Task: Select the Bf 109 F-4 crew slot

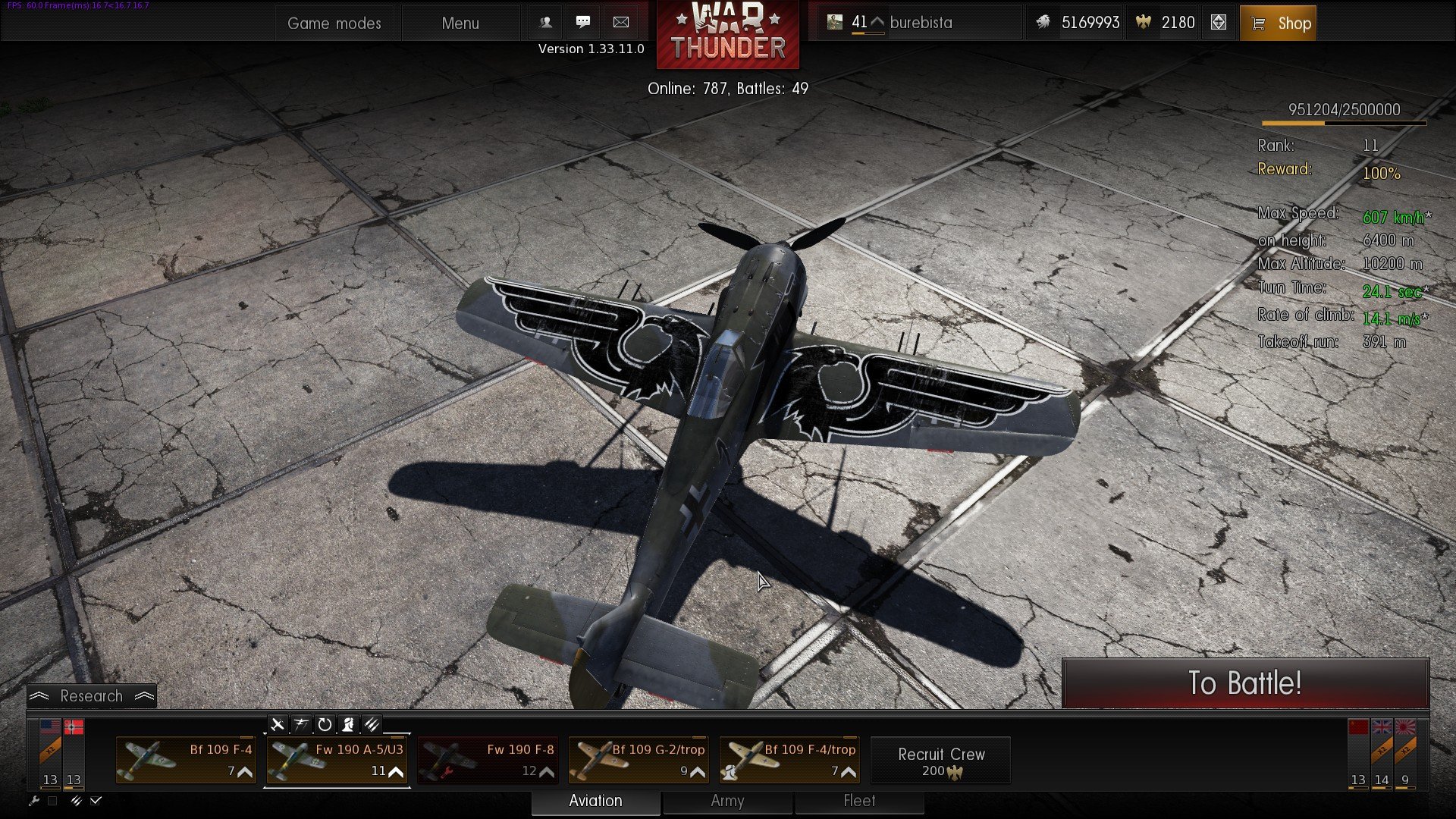Action: pos(186,760)
